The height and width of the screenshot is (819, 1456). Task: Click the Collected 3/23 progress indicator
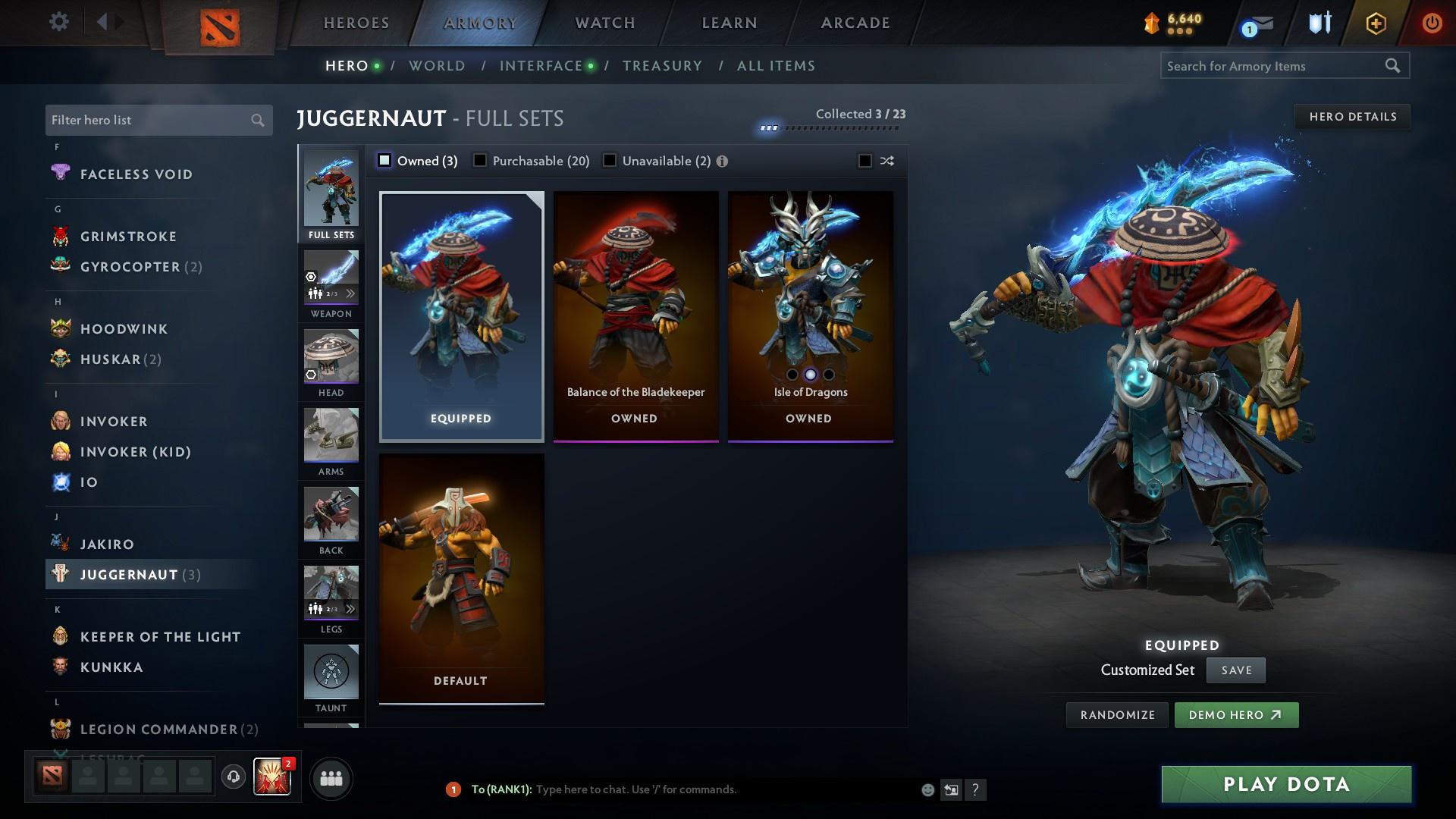(859, 114)
